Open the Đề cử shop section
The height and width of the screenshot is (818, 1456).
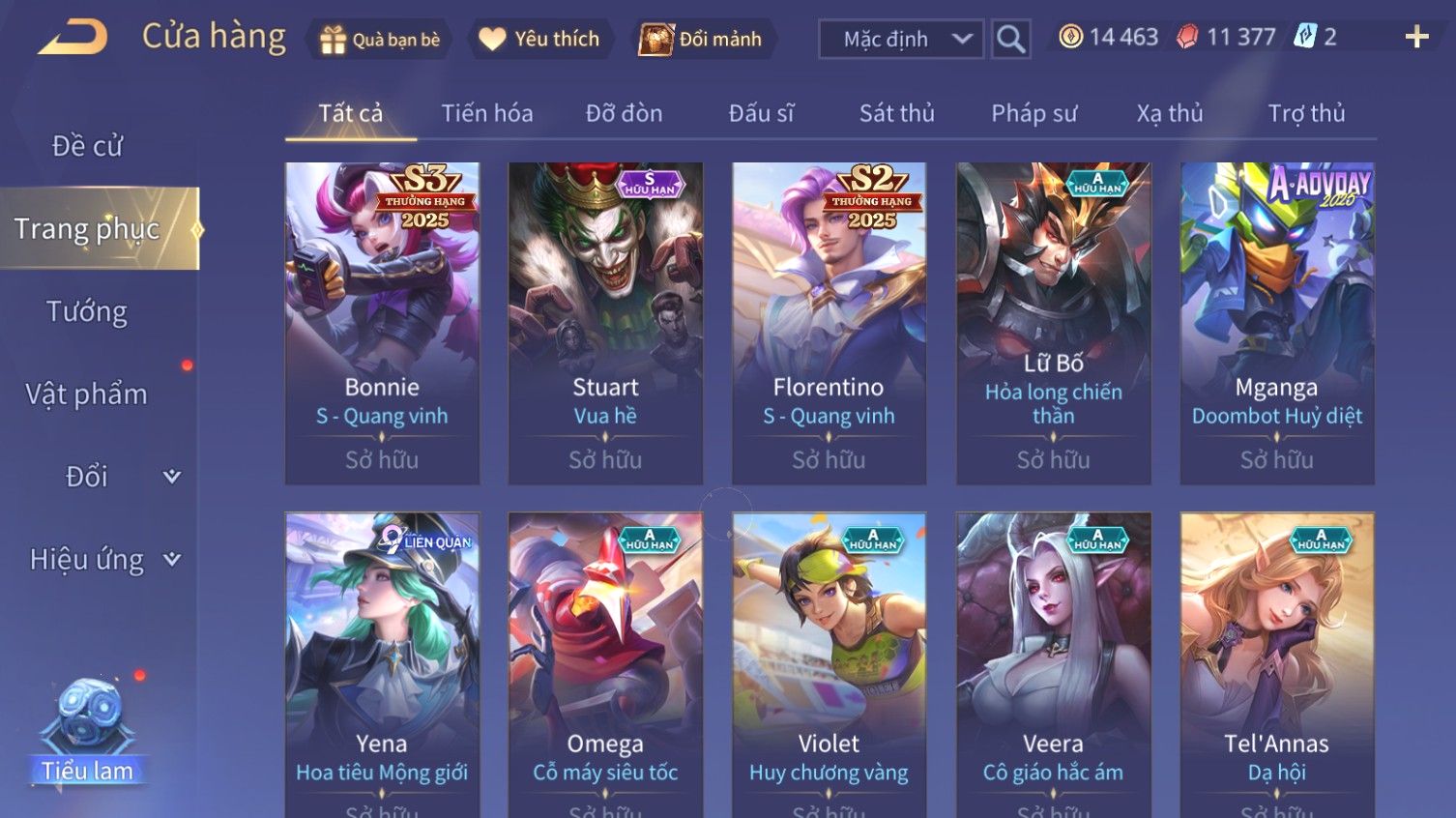87,146
